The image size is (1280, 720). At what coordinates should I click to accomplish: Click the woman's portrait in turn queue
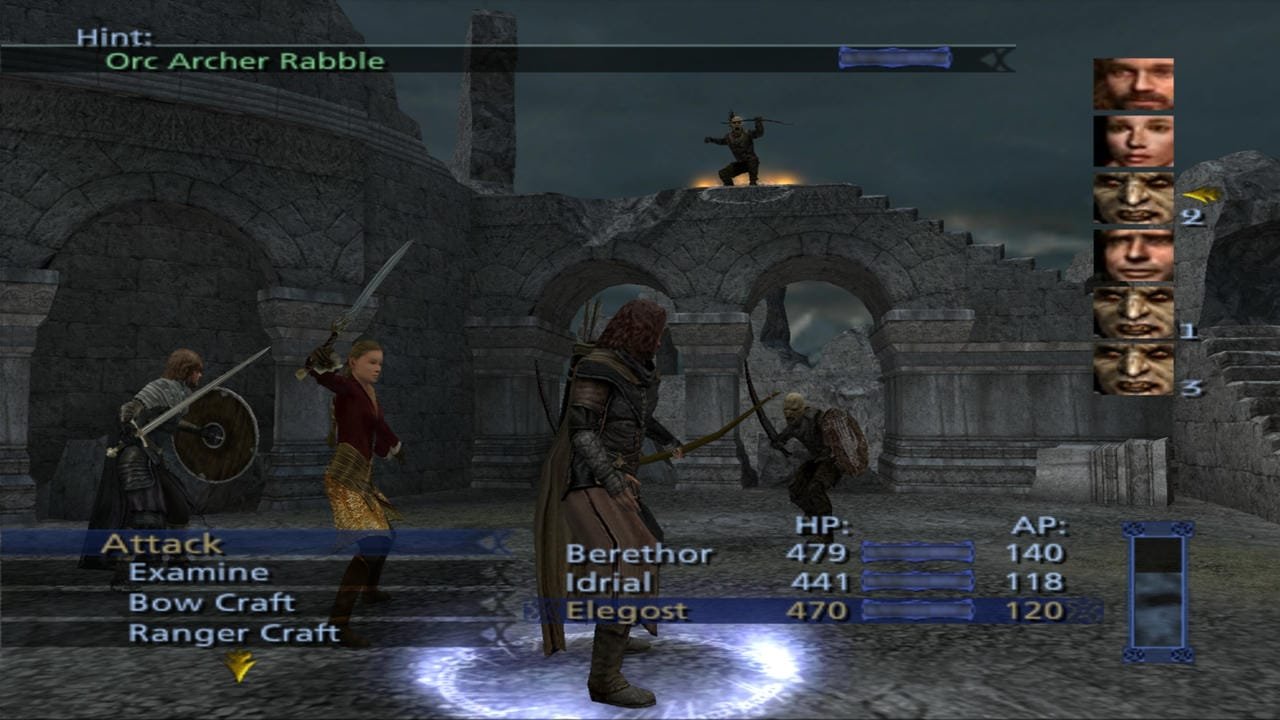point(1133,141)
